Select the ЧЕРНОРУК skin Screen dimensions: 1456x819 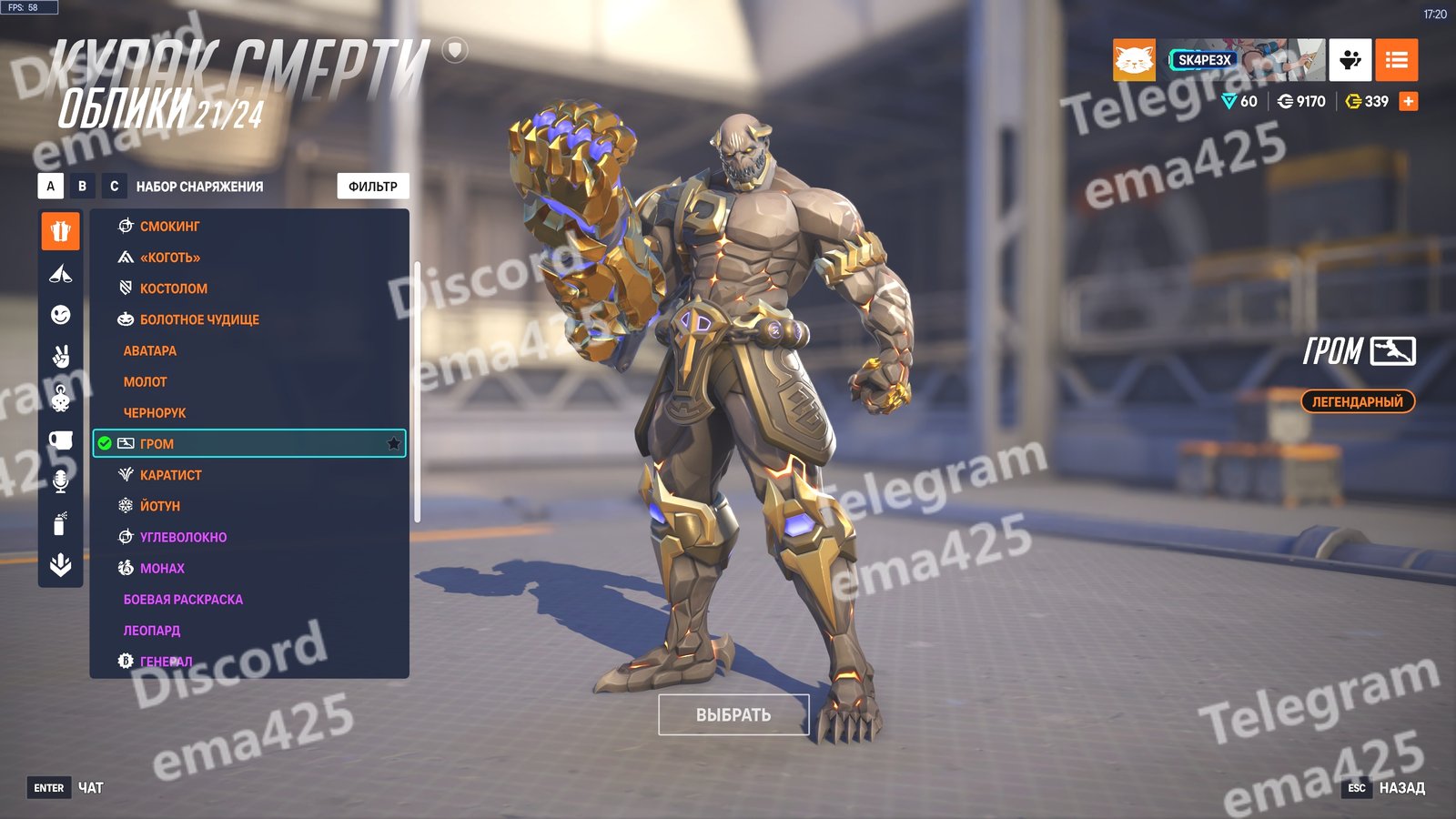click(155, 413)
